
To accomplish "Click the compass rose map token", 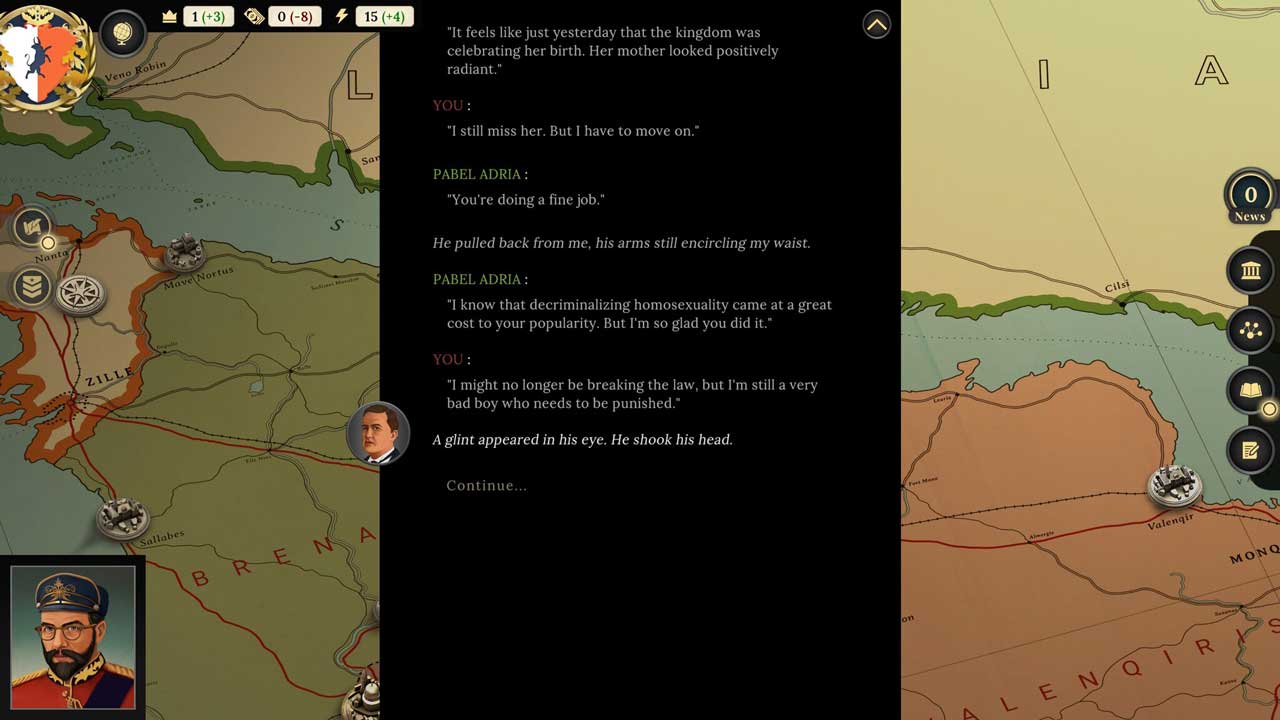I will pos(78,293).
